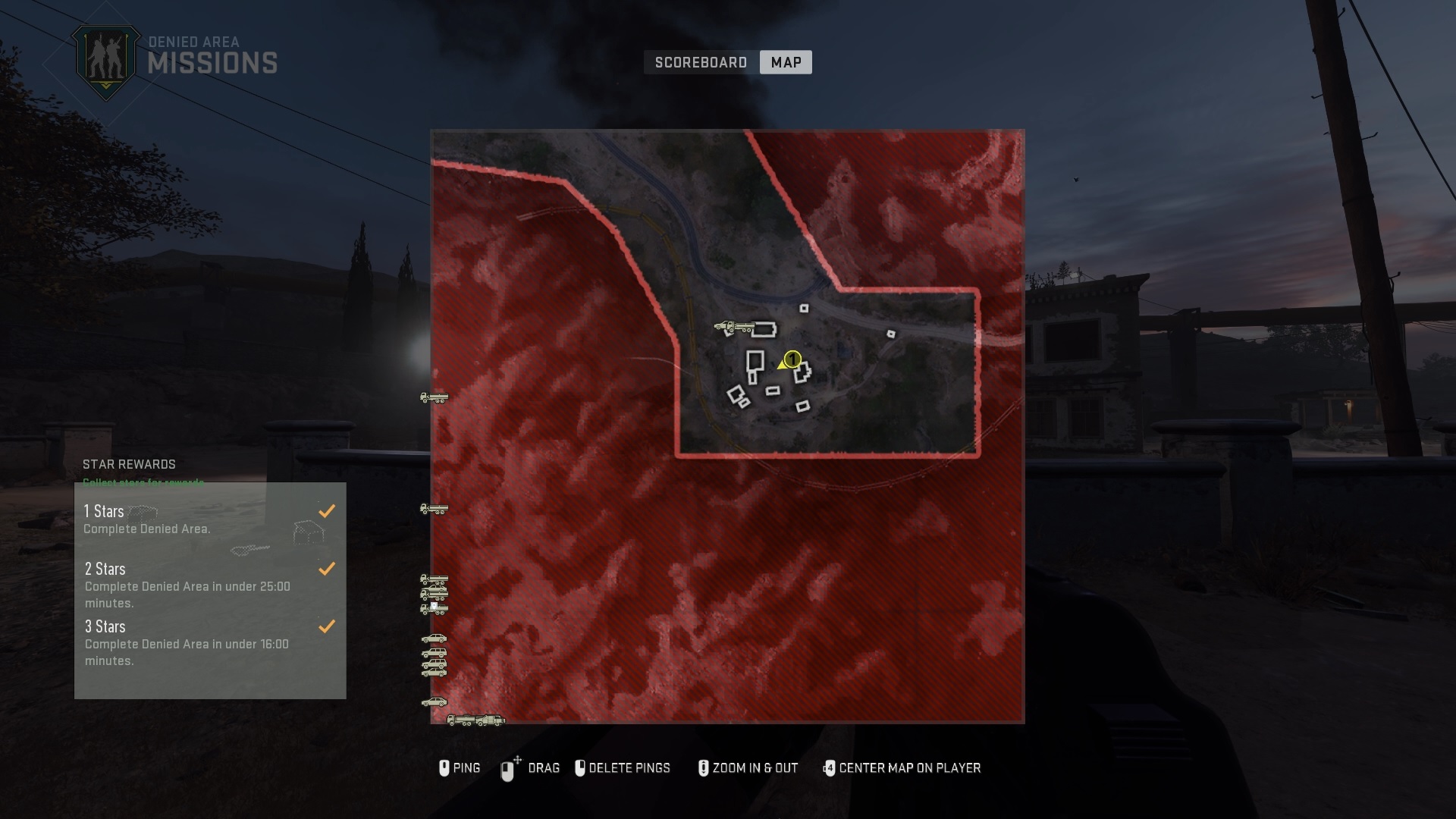Click the mouse icon next to PING
The image size is (1456, 819).
pyautogui.click(x=444, y=768)
